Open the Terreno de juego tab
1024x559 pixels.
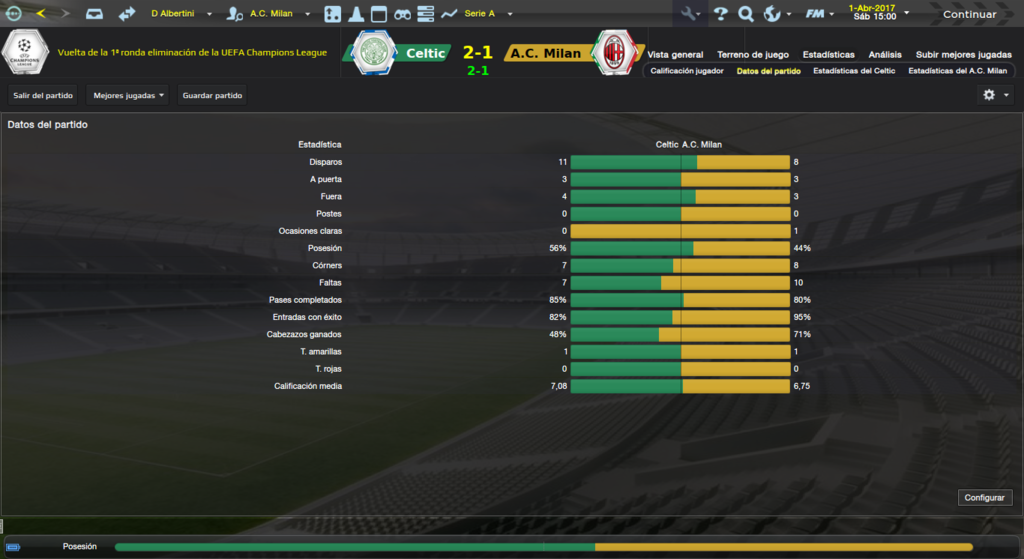753,54
